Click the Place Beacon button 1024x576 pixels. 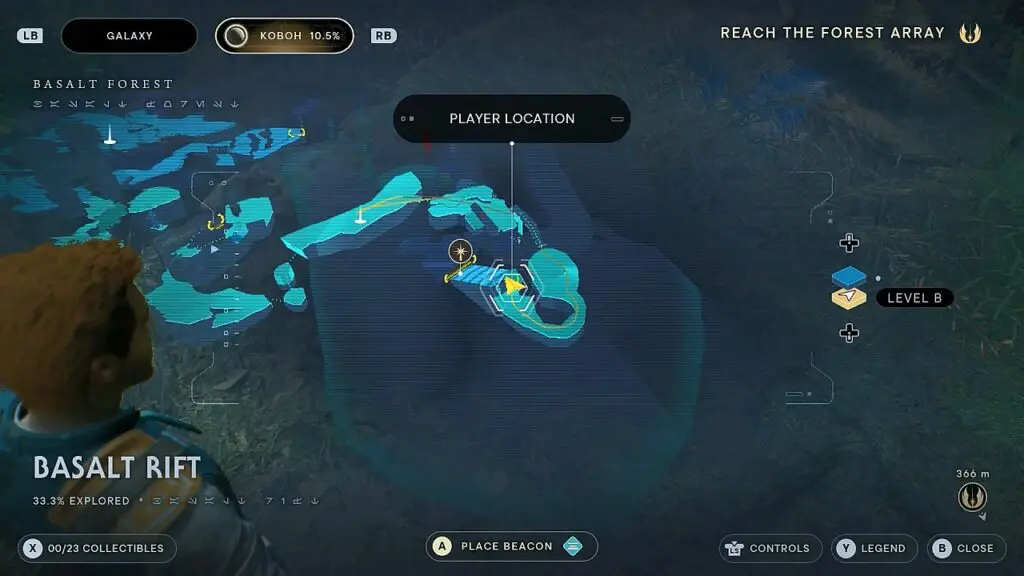(x=511, y=547)
